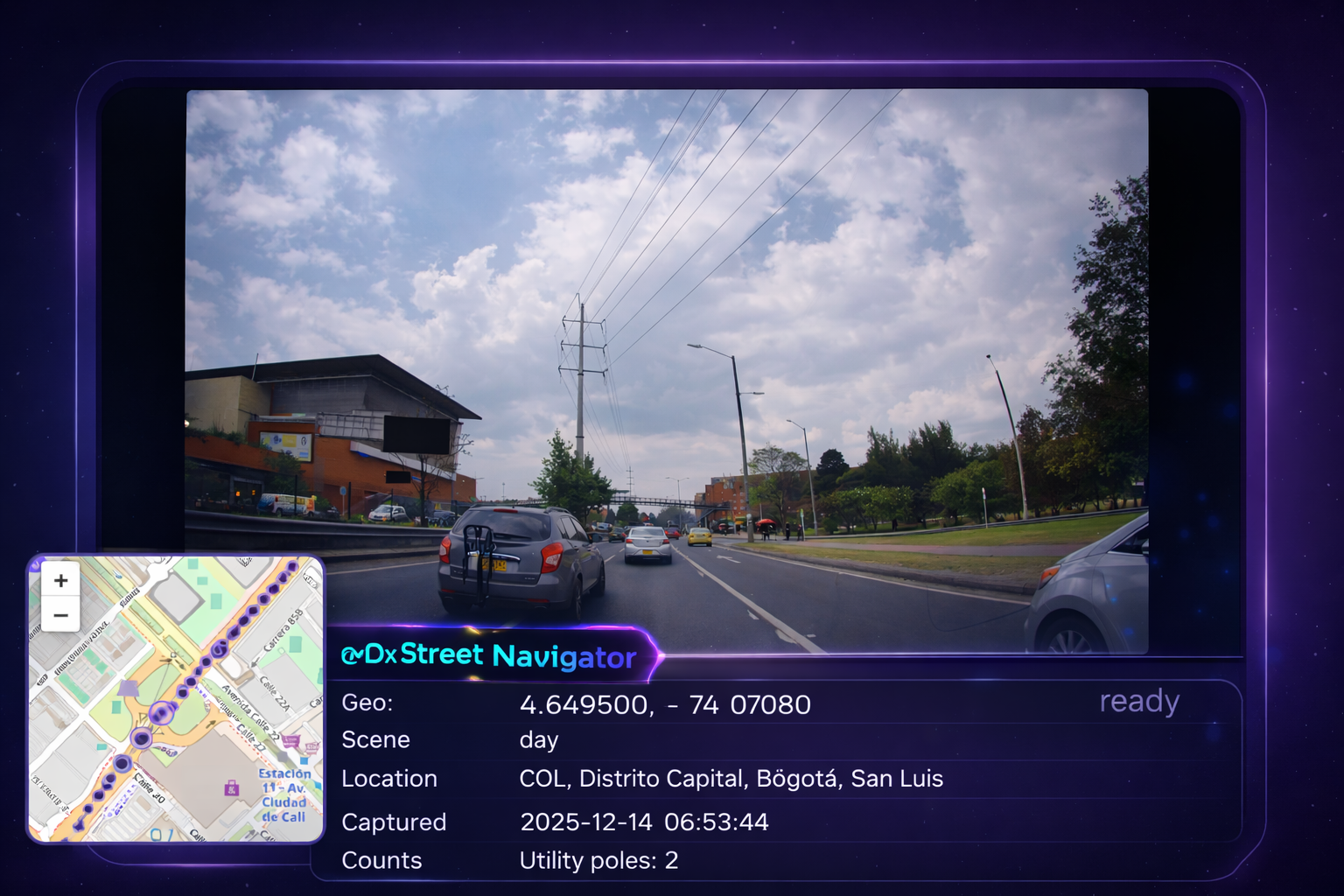This screenshot has height=896, width=1344.
Task: Click the dashcam video frame thumbnail
Action: [x=667, y=367]
